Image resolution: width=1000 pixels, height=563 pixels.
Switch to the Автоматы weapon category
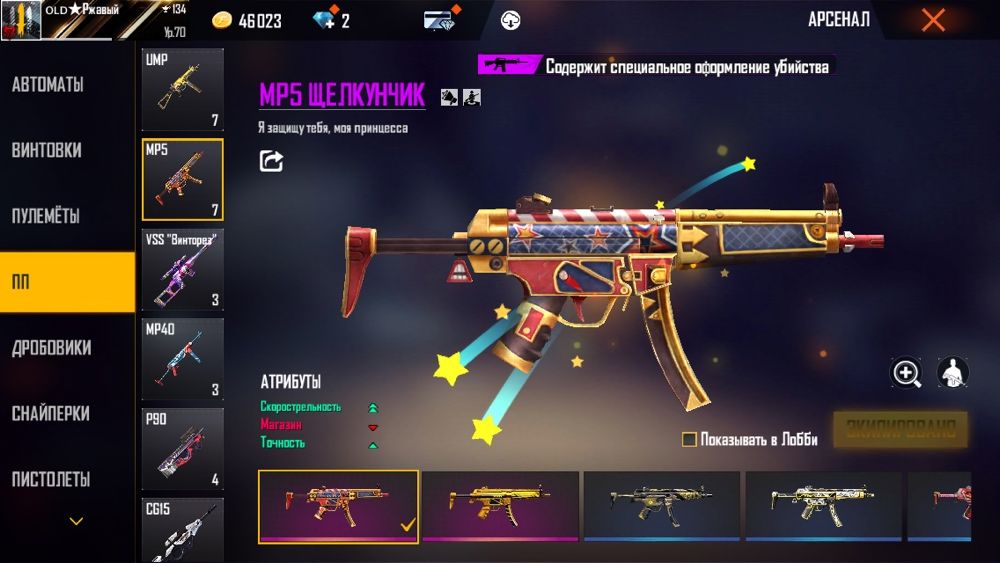pyautogui.click(x=48, y=85)
